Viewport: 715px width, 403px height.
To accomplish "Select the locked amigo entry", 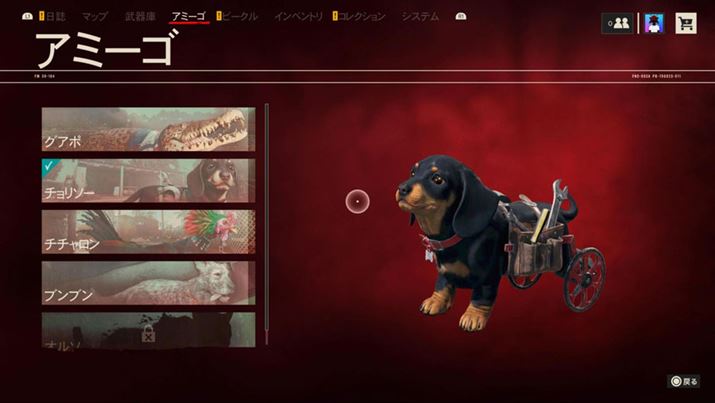I will coord(148,329).
